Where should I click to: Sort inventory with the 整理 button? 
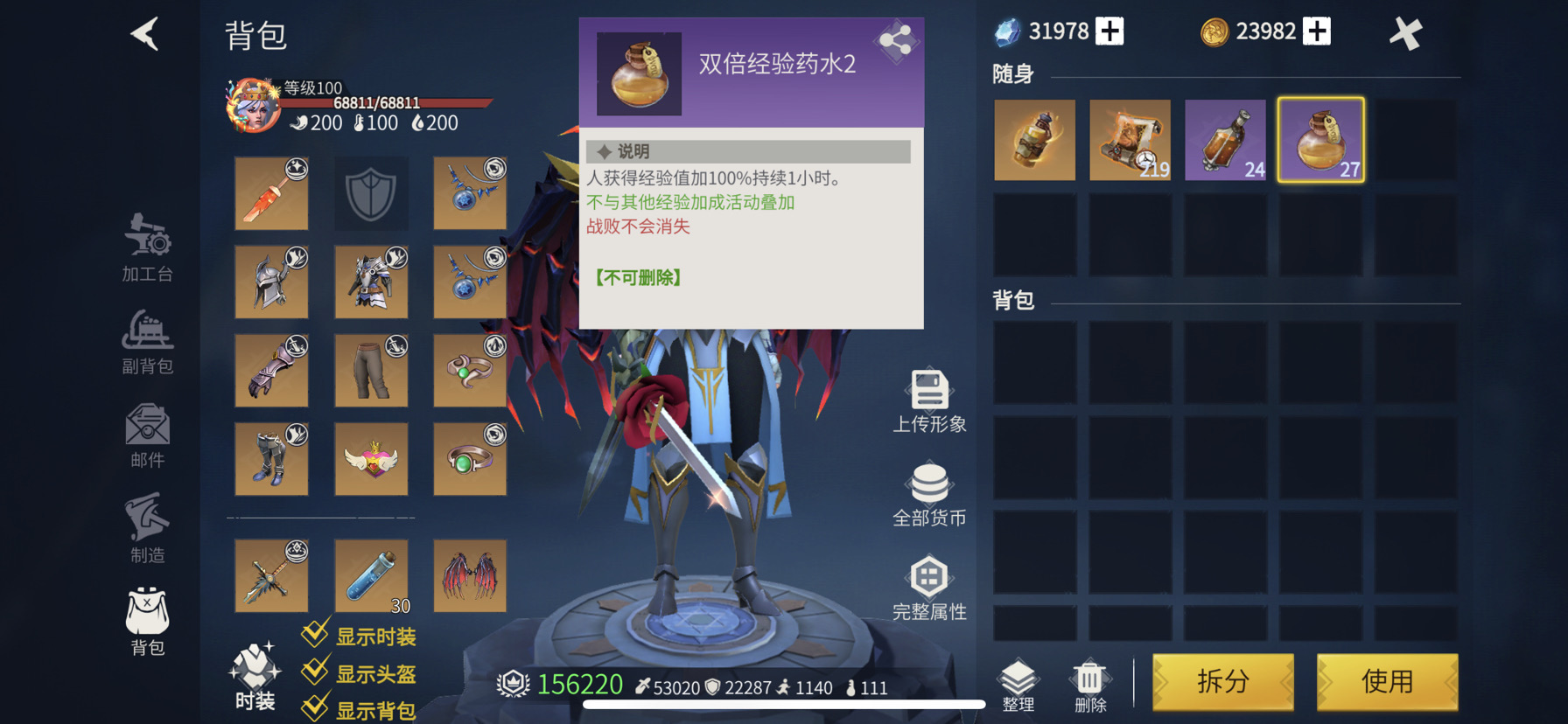tap(1018, 685)
